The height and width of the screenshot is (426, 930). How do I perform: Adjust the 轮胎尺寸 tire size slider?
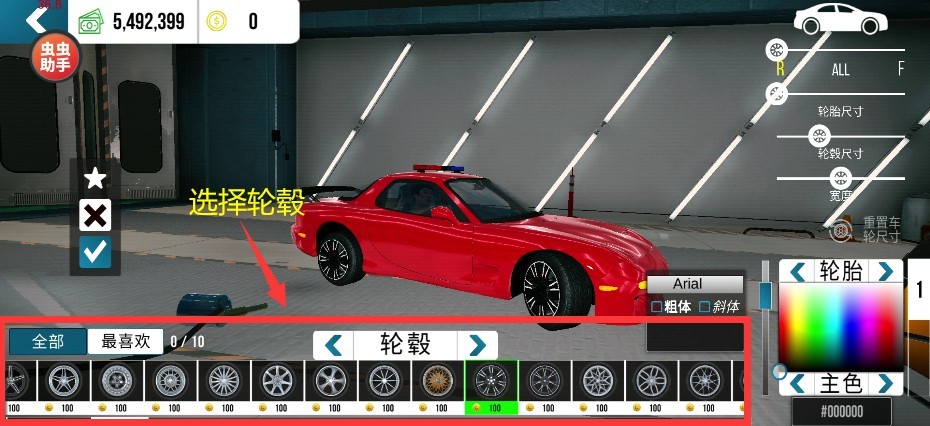coord(776,94)
